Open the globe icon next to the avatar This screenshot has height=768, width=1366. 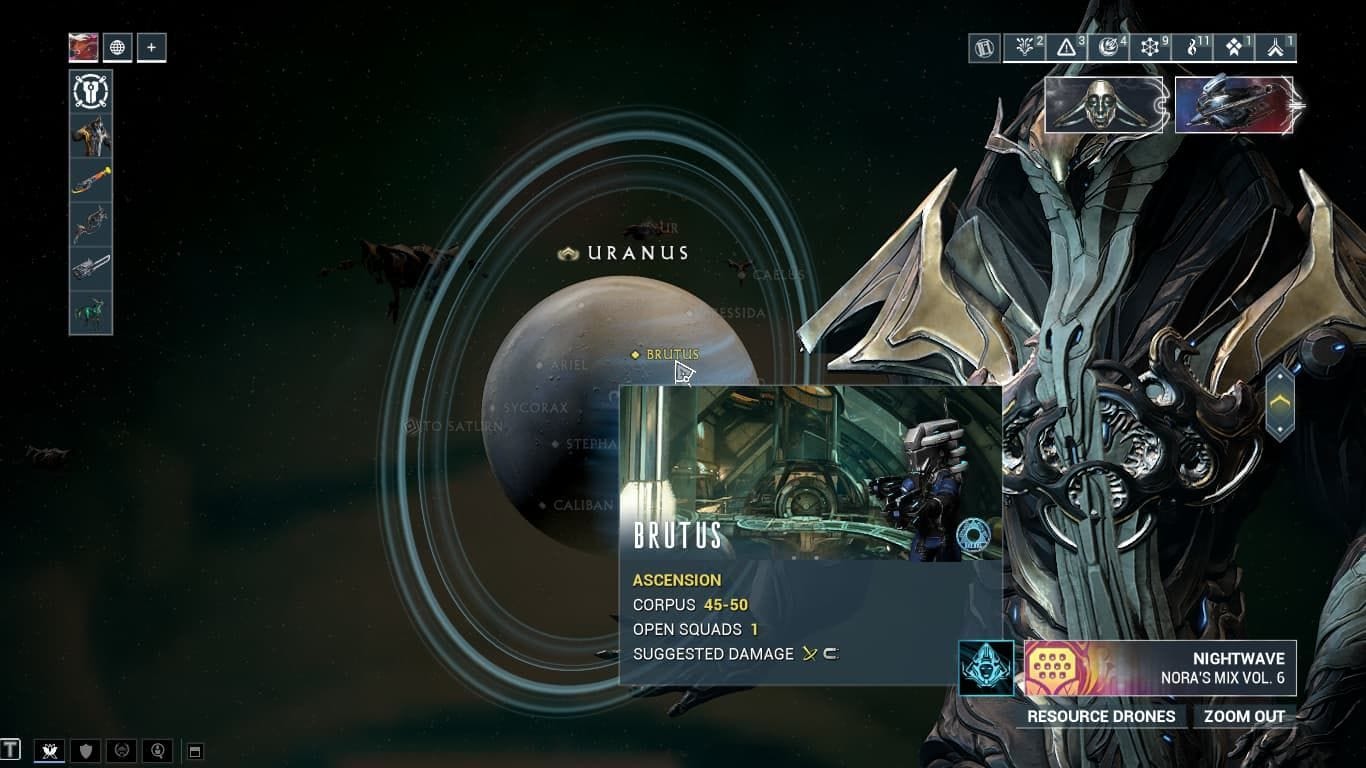click(x=117, y=46)
